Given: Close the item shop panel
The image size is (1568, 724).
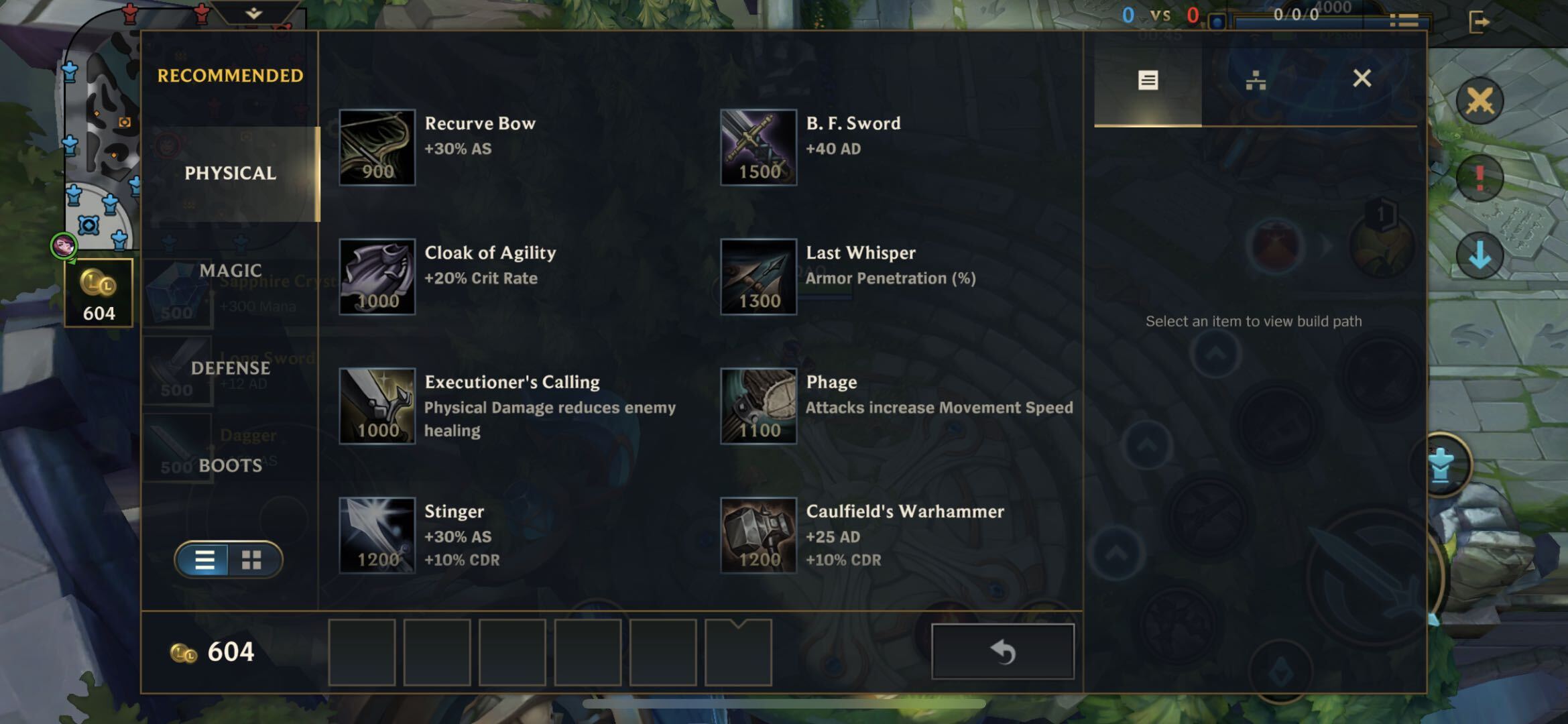Looking at the screenshot, I should click(x=1362, y=78).
